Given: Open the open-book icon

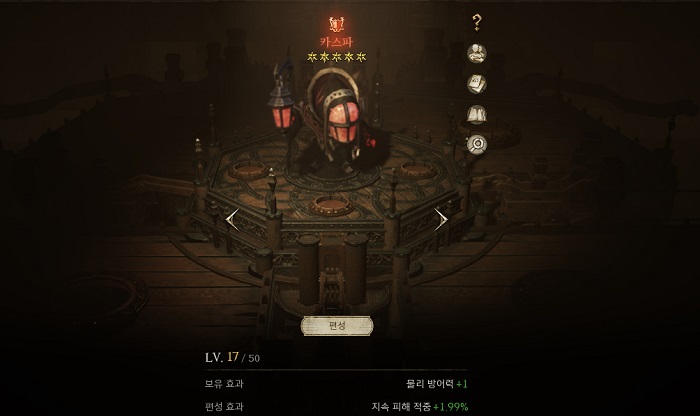Looking at the screenshot, I should (477, 114).
